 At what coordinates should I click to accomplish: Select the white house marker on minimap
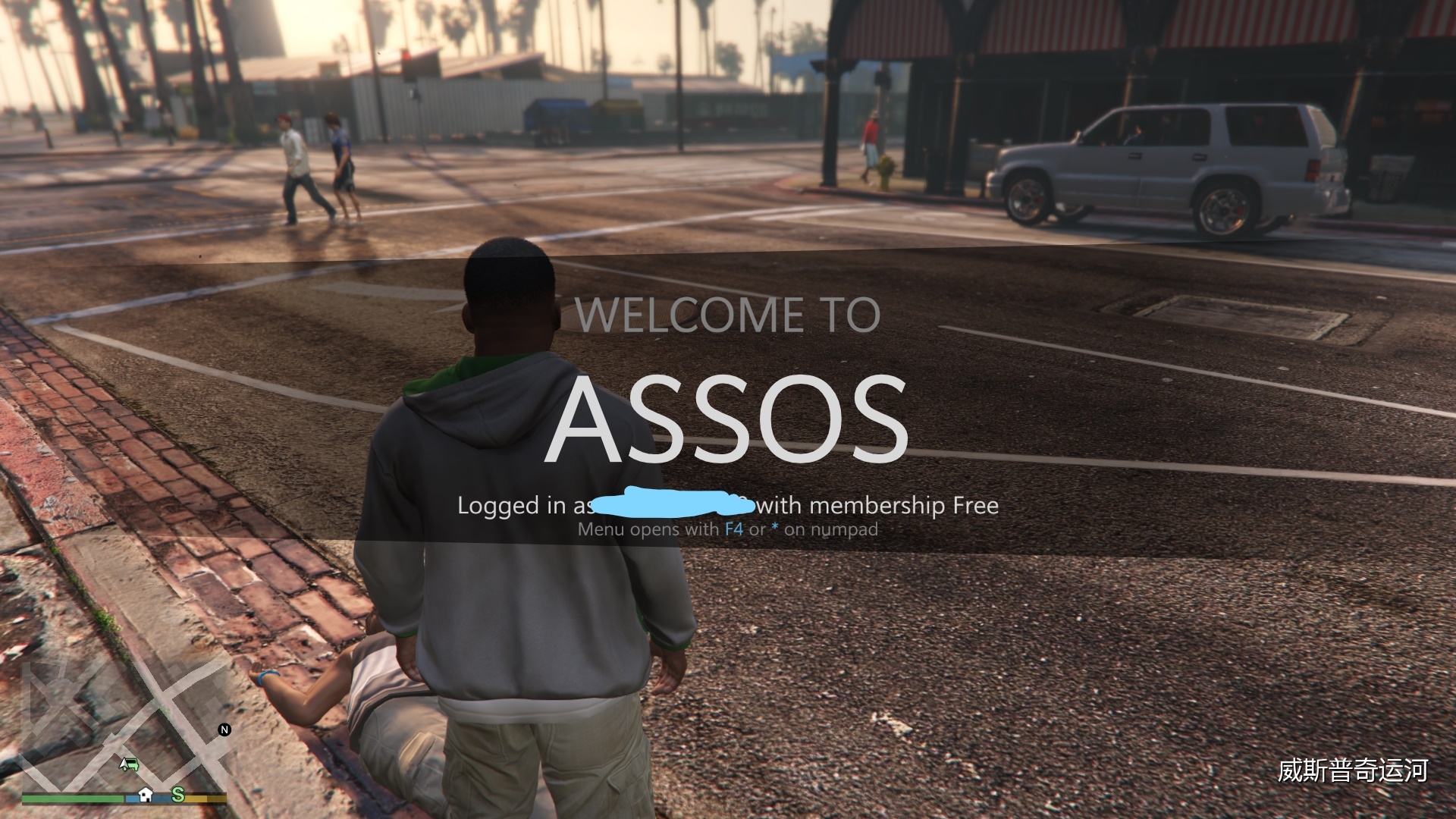point(146,794)
